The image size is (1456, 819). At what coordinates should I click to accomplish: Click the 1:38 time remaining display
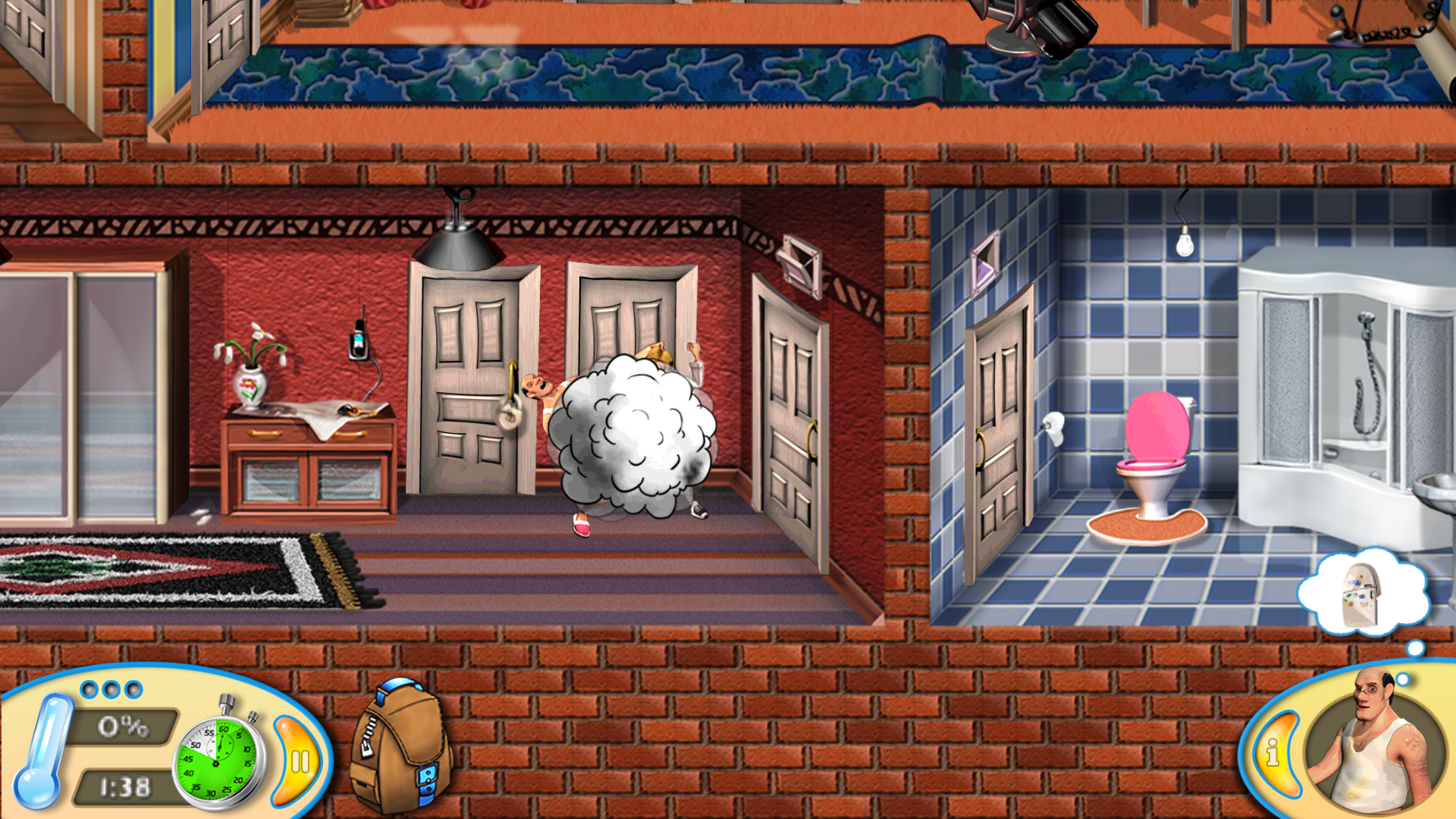121,785
